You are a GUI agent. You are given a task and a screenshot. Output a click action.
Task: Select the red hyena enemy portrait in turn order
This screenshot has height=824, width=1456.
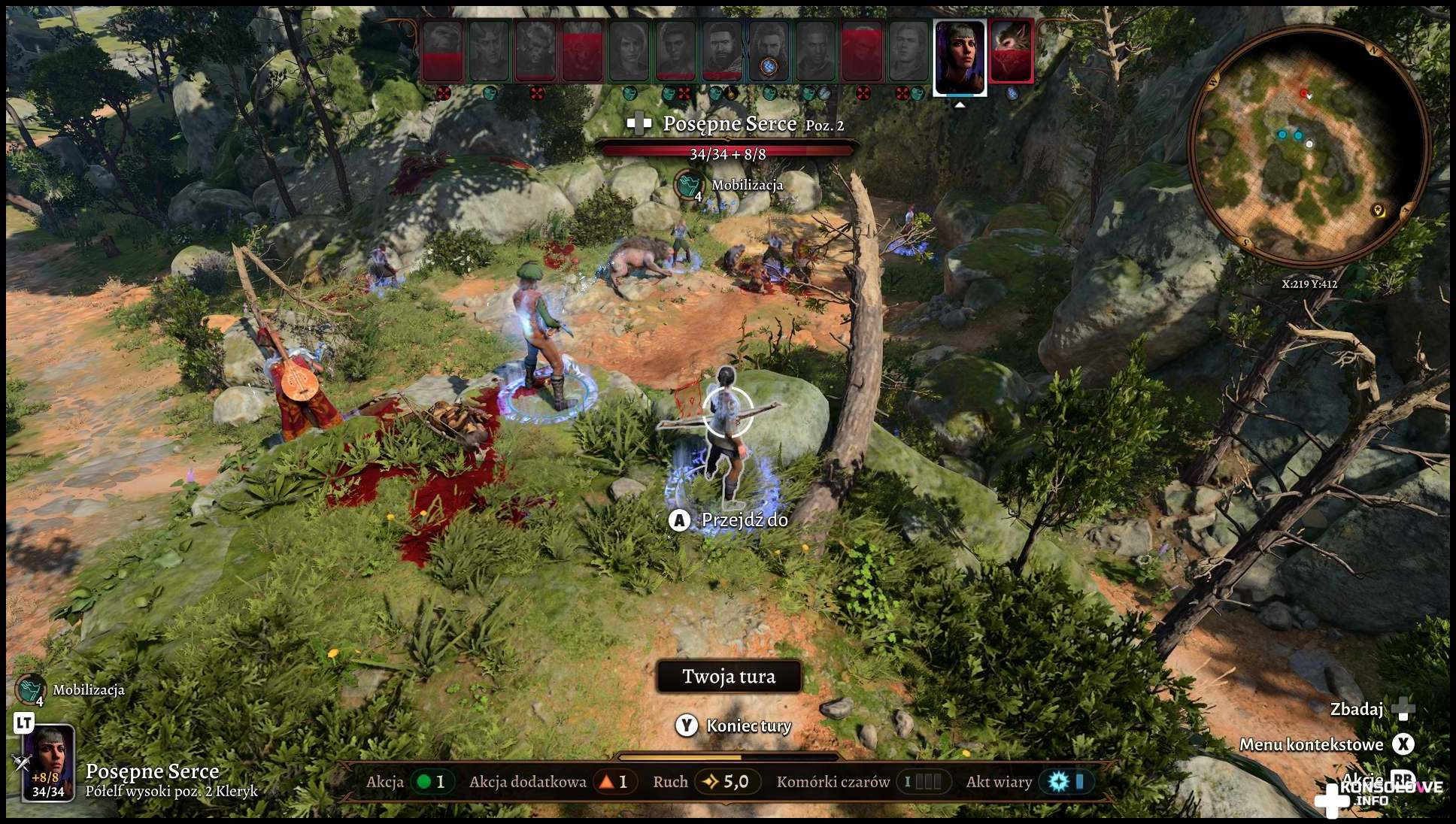pos(1012,51)
